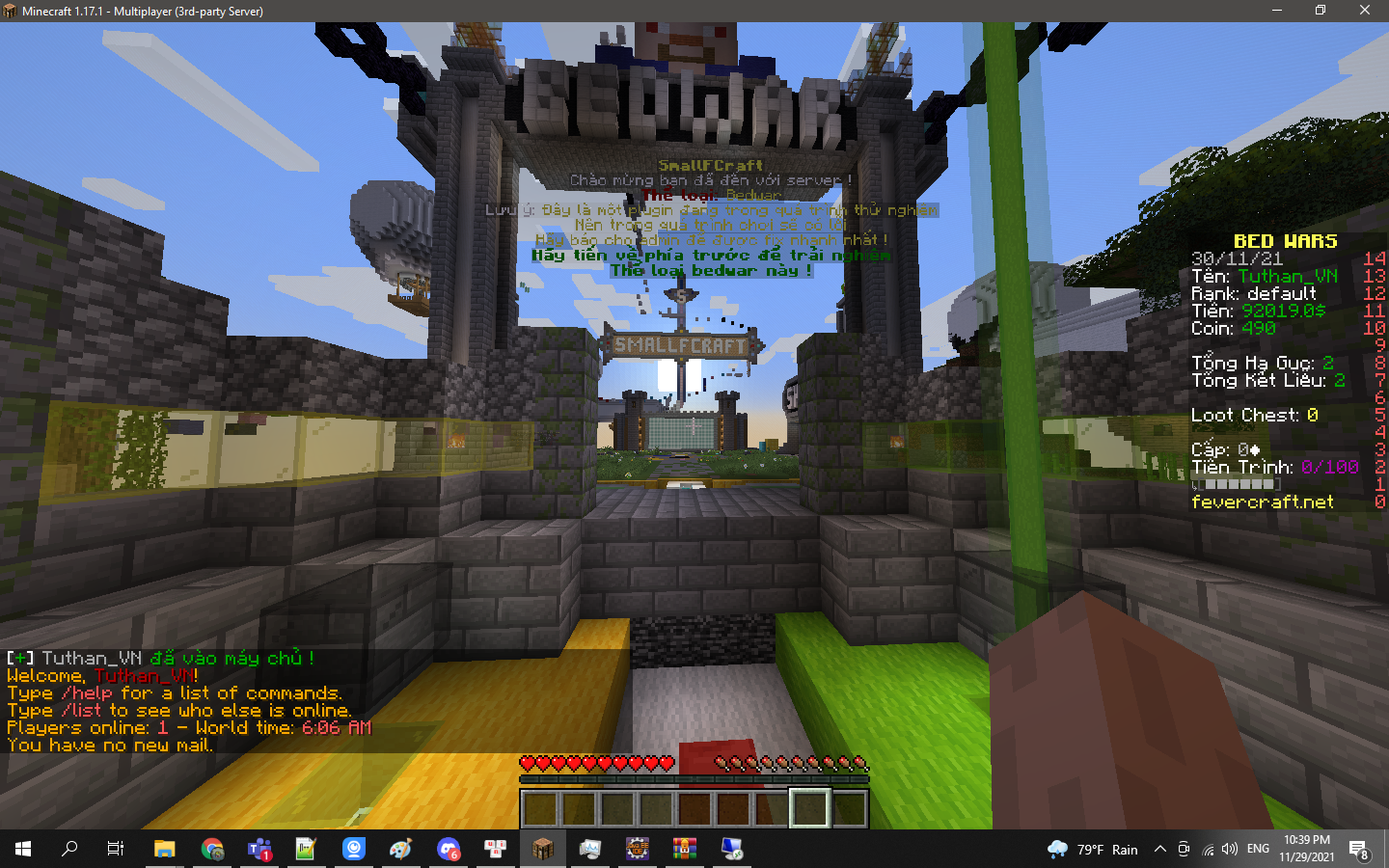This screenshot has height=868, width=1389.
Task: Open the Start menu
Action: 21,850
